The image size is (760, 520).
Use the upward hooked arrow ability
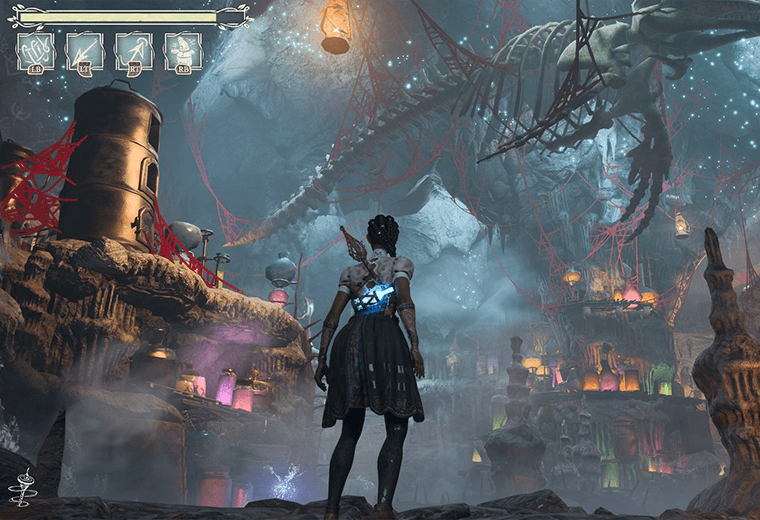[134, 51]
